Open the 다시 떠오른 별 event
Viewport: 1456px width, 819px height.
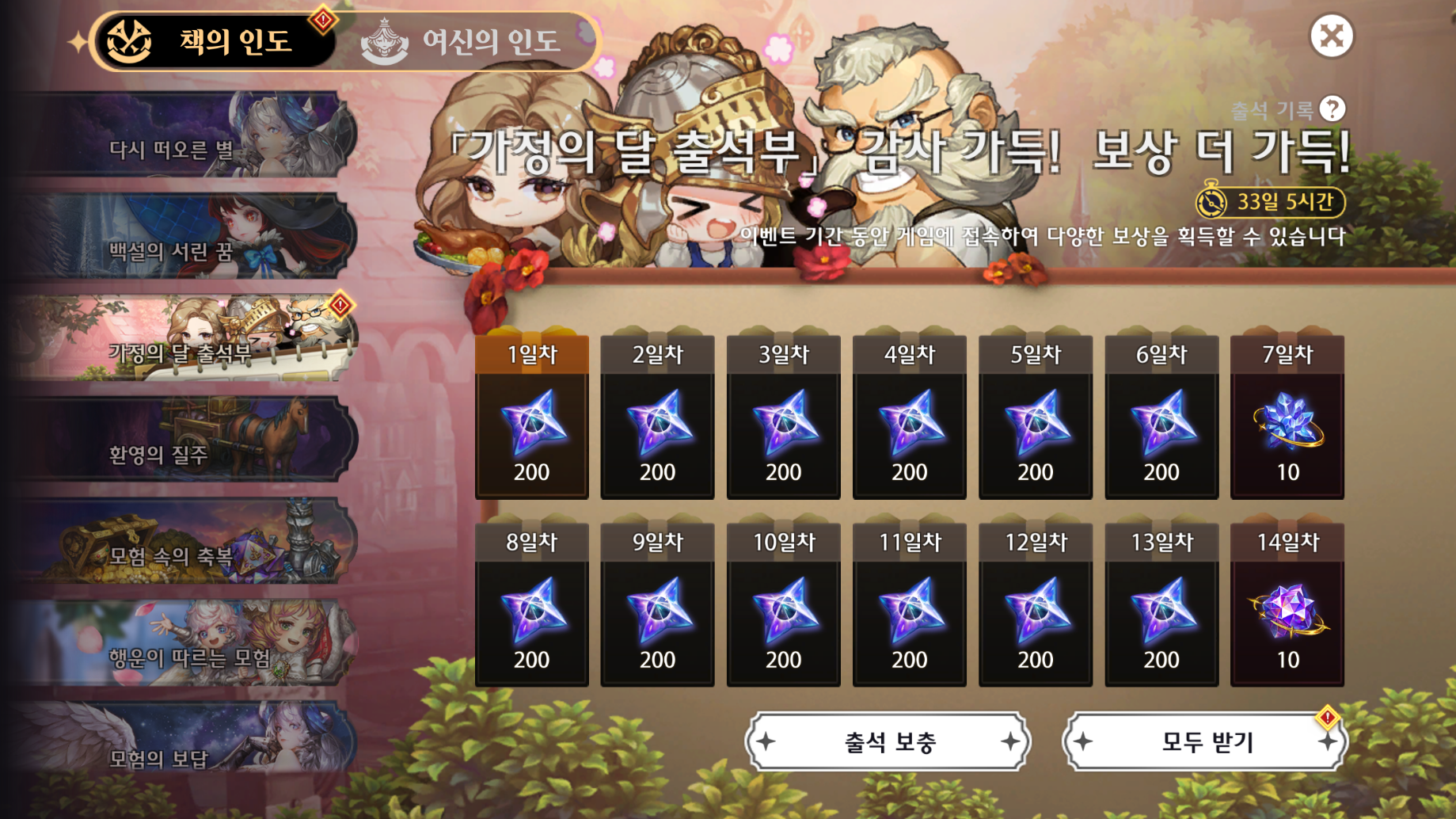coord(184,136)
